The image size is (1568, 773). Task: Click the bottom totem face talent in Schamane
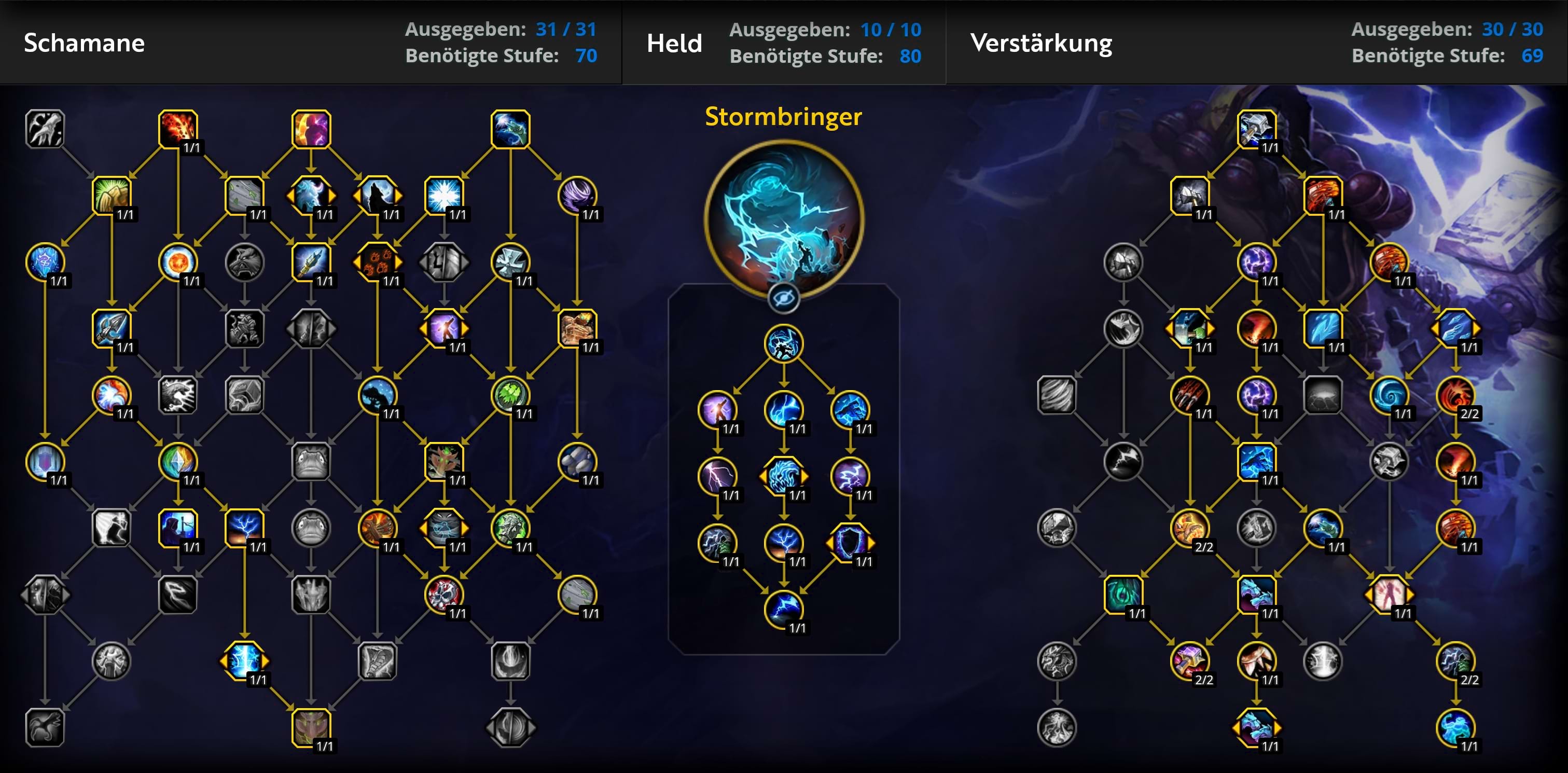(x=311, y=727)
